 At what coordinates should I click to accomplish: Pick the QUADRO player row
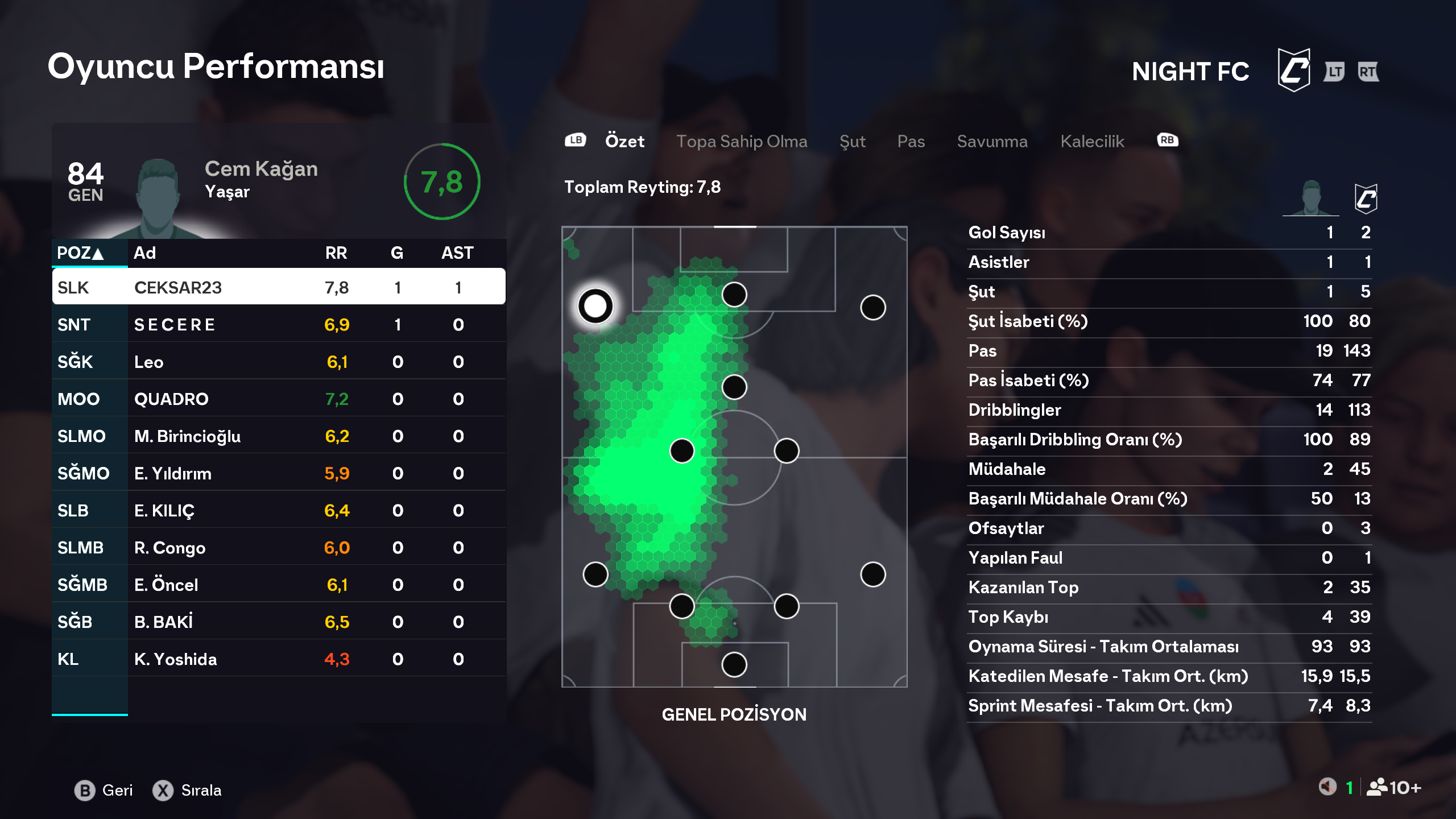click(279, 399)
